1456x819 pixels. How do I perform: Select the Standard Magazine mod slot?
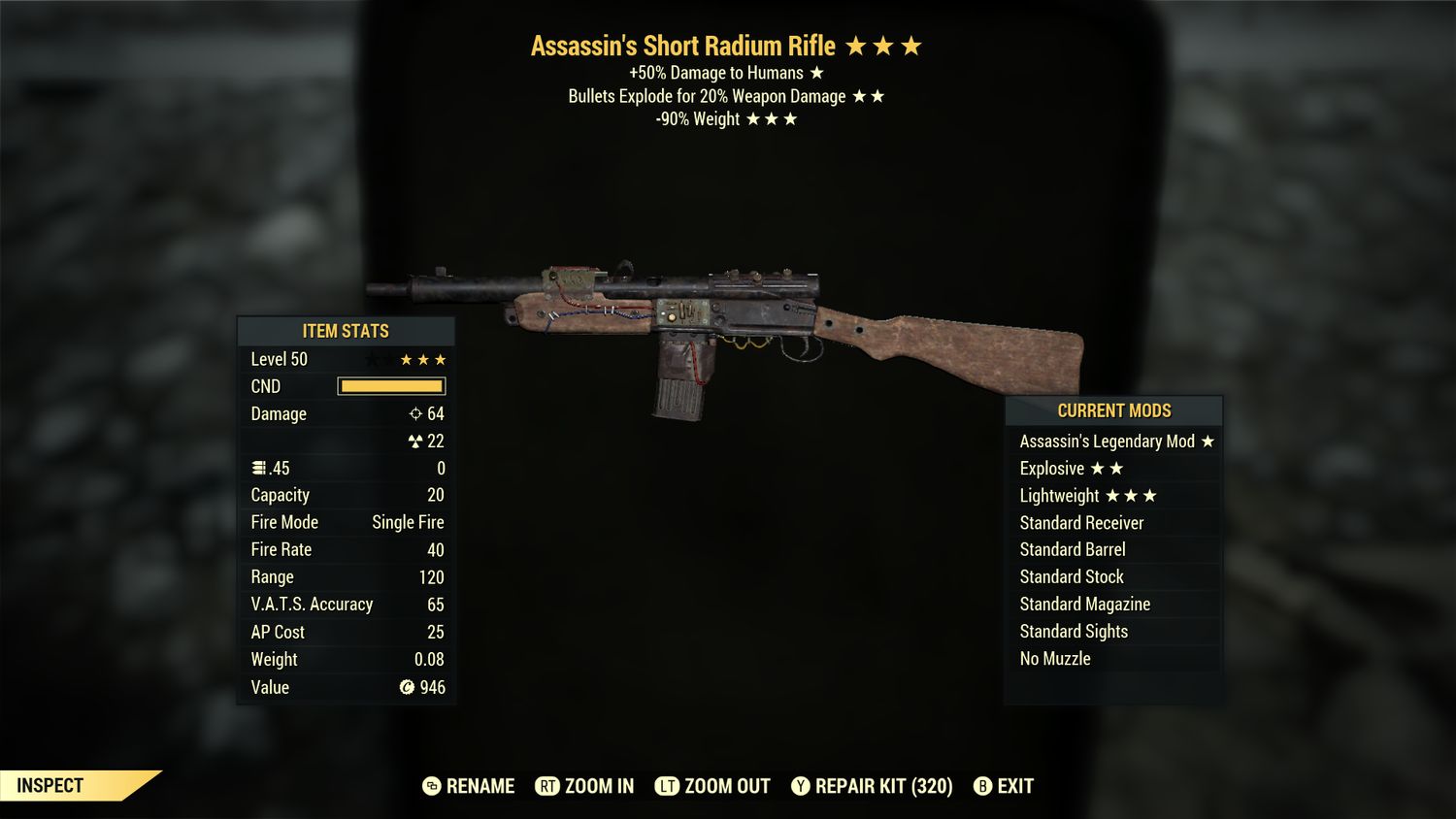tap(1084, 604)
